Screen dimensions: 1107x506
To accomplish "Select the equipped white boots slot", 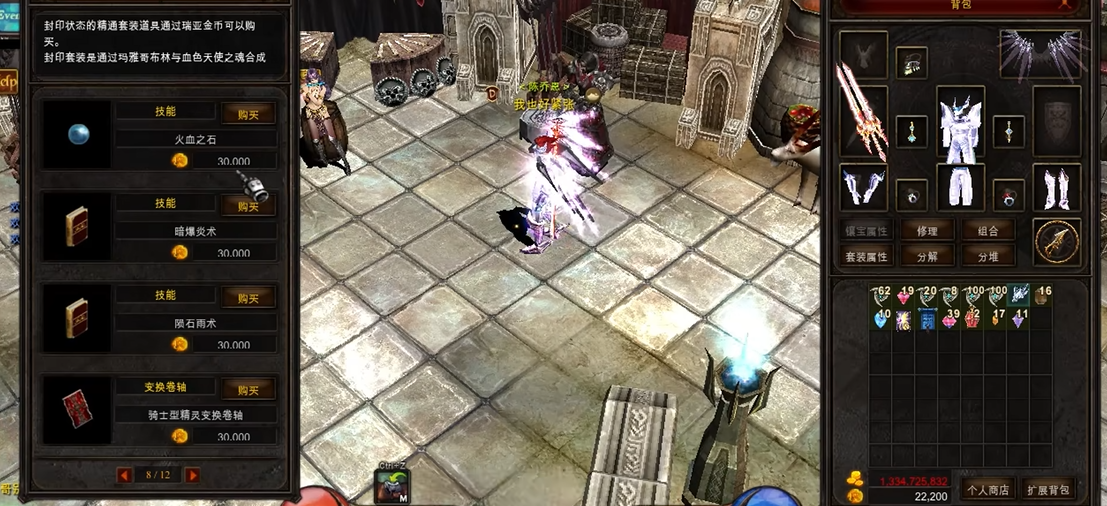I will [x=1056, y=188].
